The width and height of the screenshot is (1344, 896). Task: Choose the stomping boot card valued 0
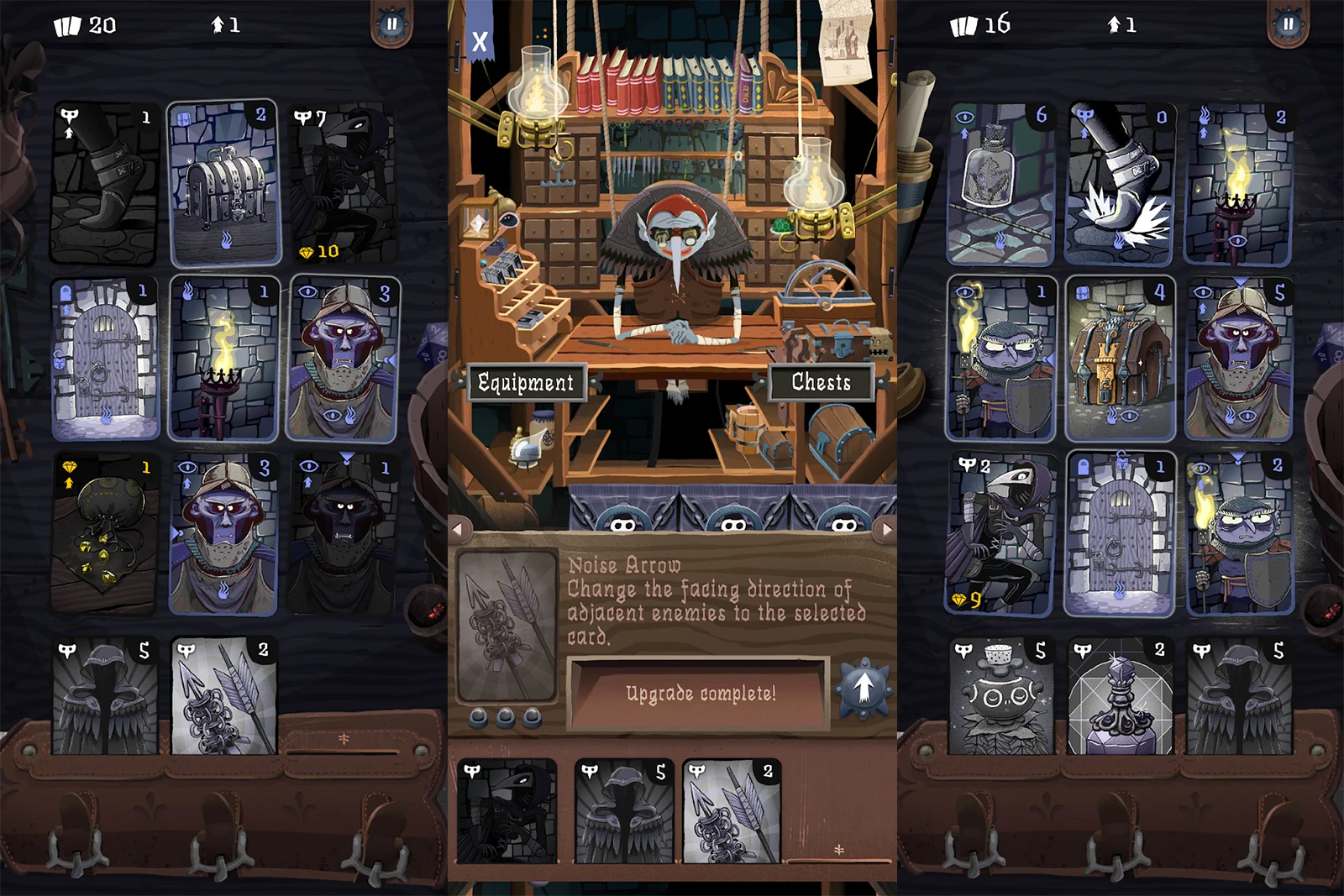click(x=1120, y=184)
